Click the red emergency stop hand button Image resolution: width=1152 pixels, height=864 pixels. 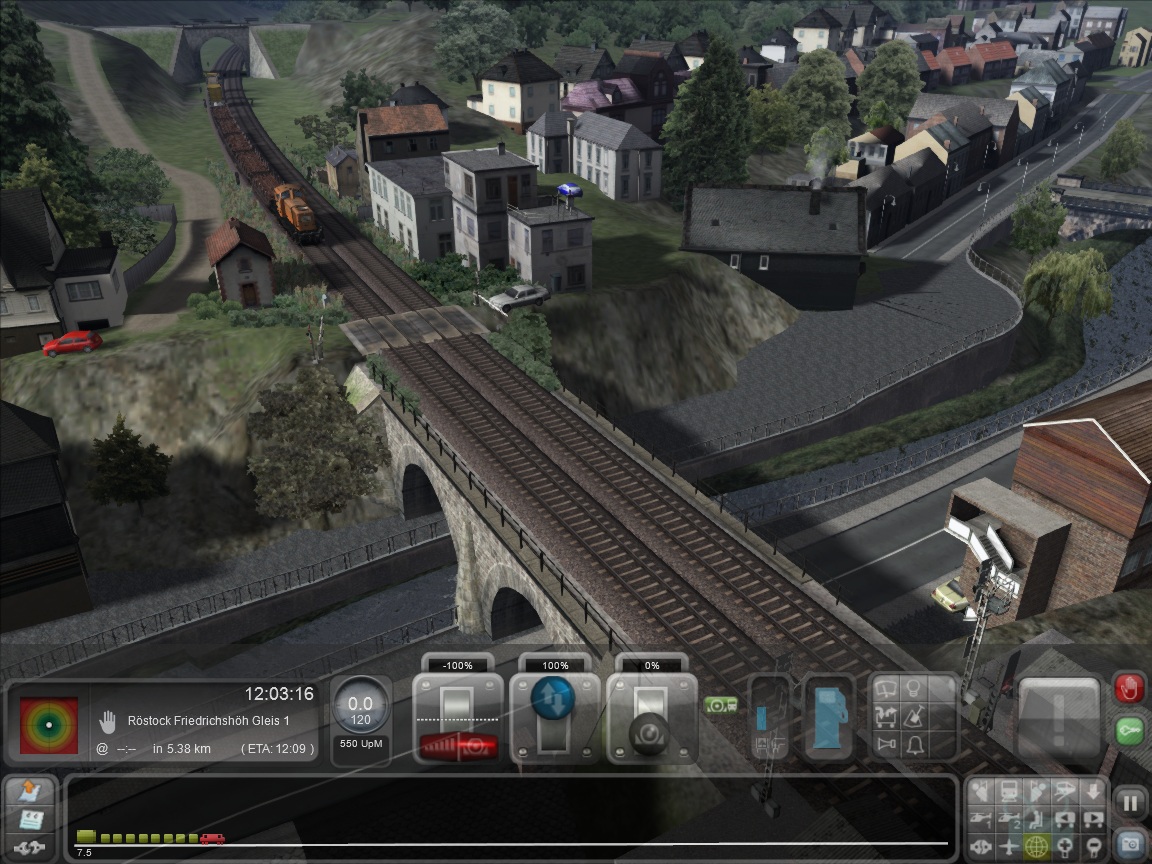pyautogui.click(x=1129, y=689)
